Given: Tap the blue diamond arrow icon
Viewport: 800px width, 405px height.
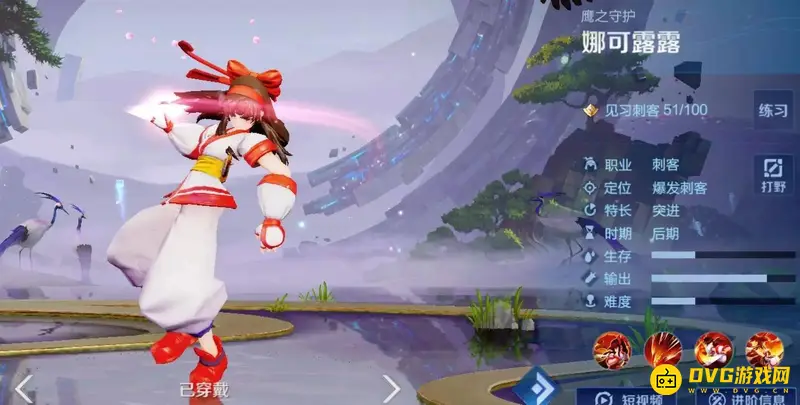Looking at the screenshot, I should coord(539,388).
